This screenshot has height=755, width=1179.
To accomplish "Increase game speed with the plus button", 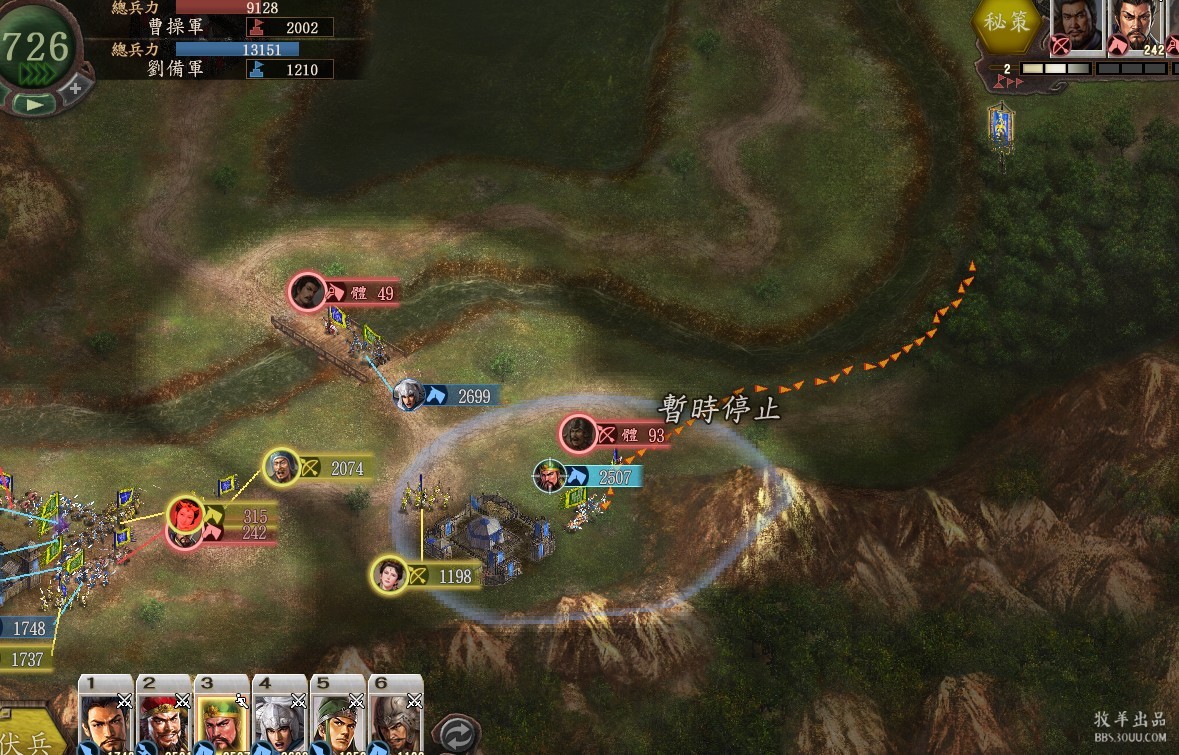I will 74,88.
